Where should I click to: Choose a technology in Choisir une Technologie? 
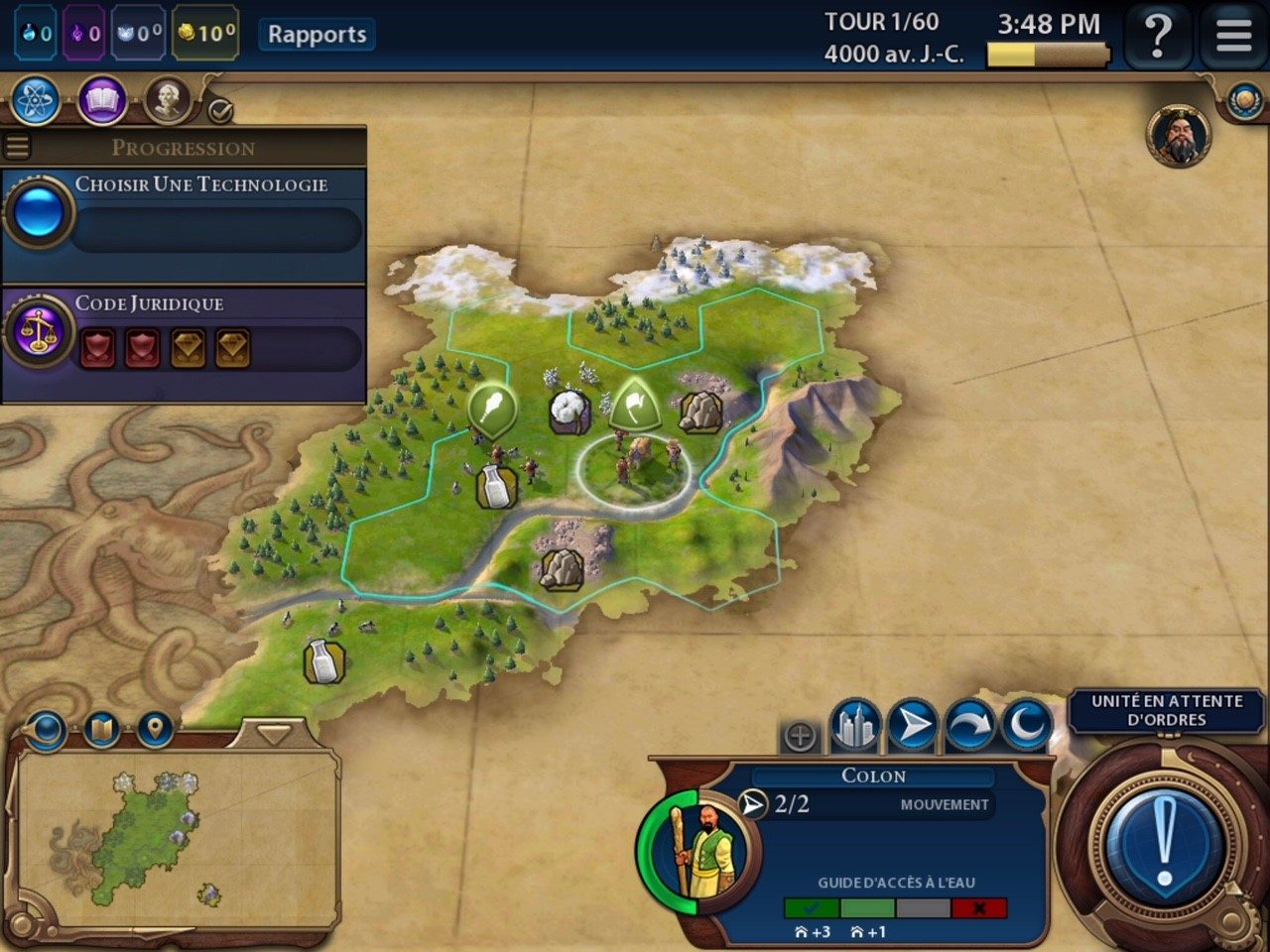point(184,213)
